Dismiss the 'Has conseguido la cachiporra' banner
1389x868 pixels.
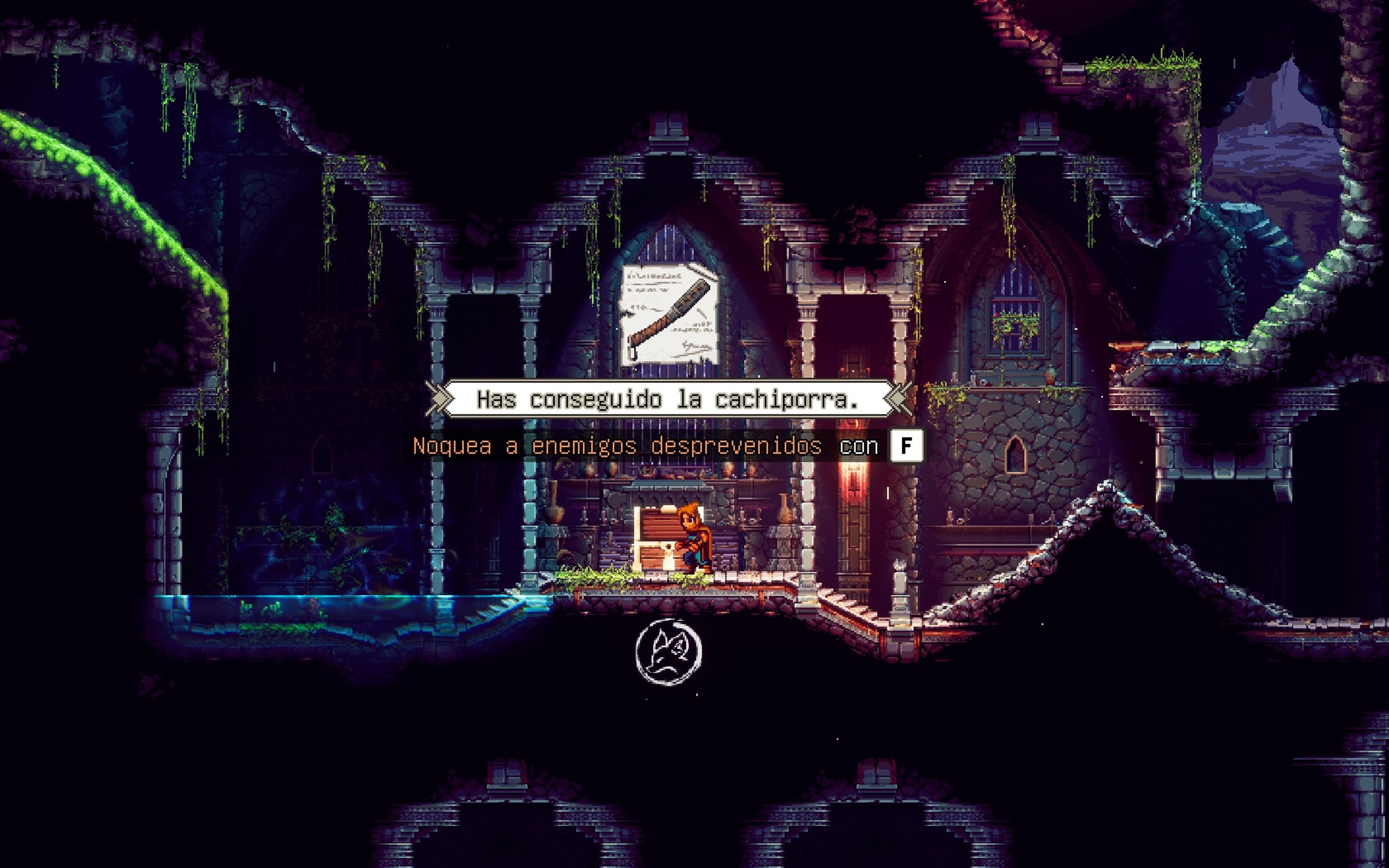[x=668, y=399]
